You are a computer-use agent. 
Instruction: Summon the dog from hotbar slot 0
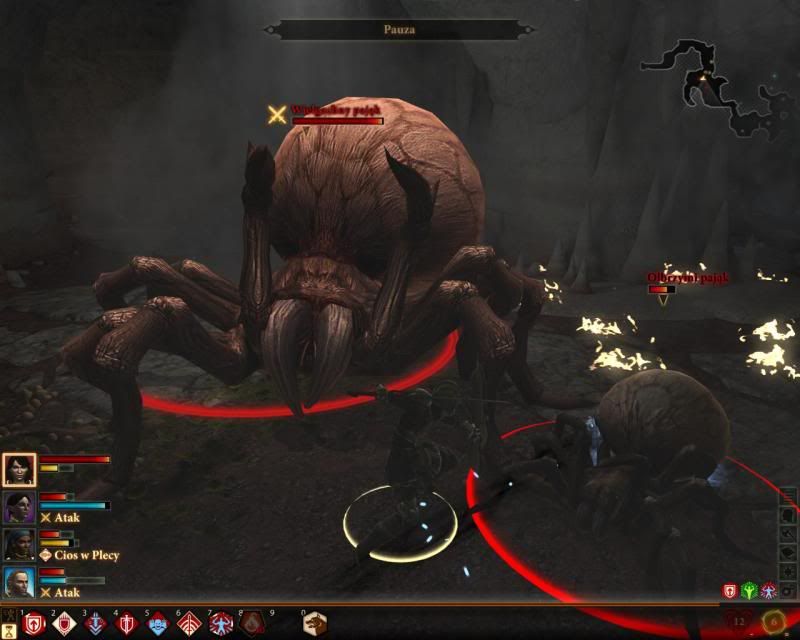click(316, 624)
